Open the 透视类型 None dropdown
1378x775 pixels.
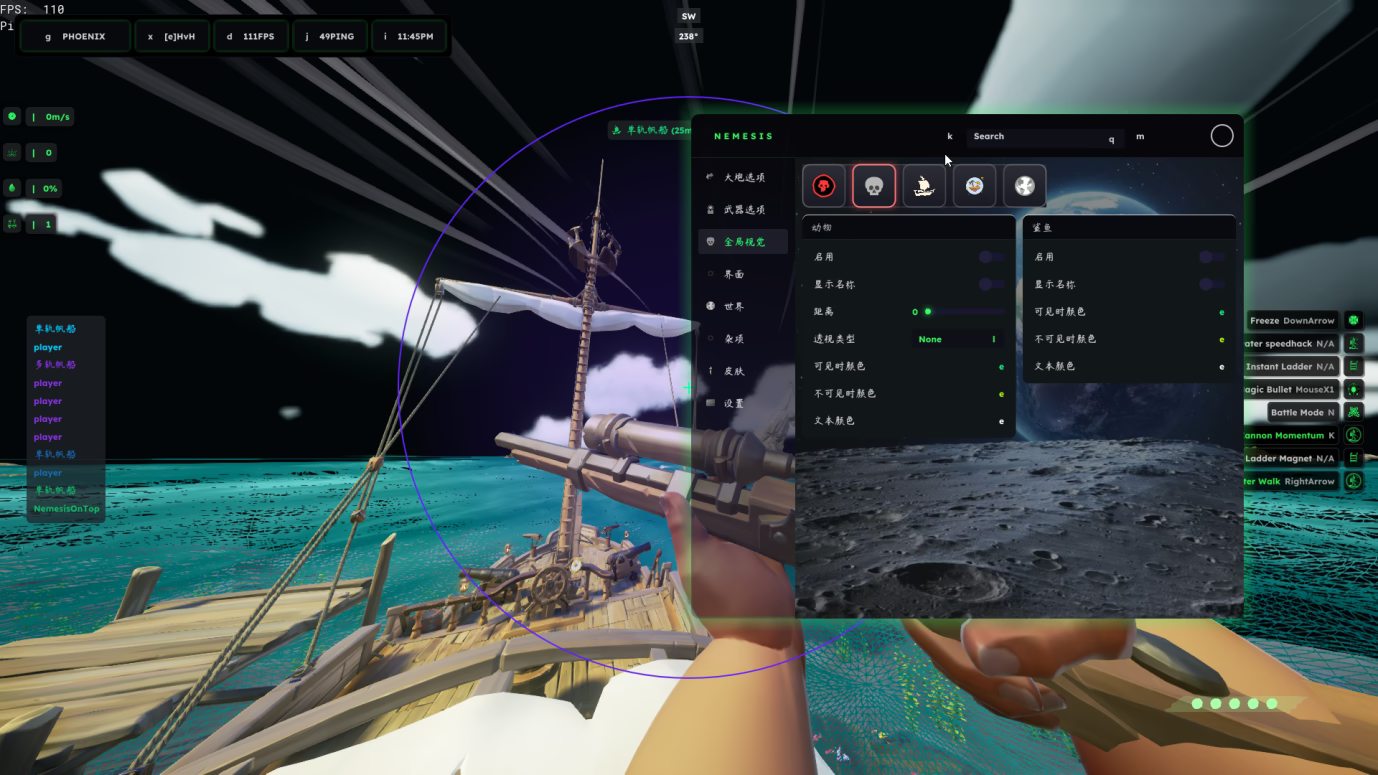958,339
